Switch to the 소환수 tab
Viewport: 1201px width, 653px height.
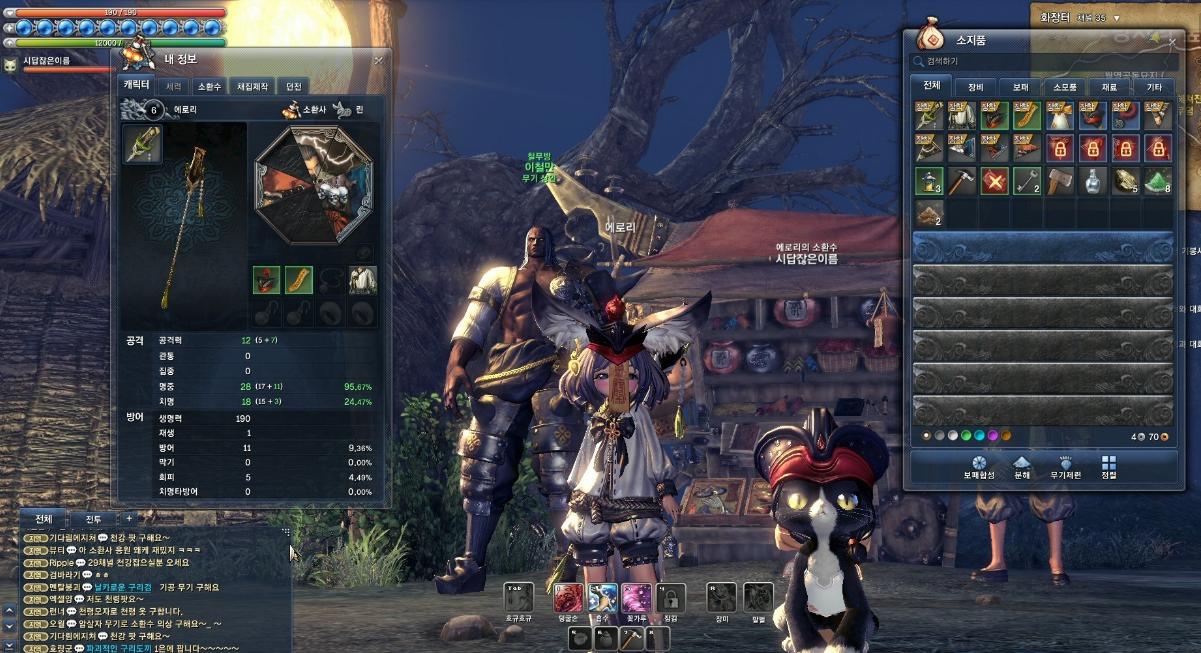(x=208, y=86)
